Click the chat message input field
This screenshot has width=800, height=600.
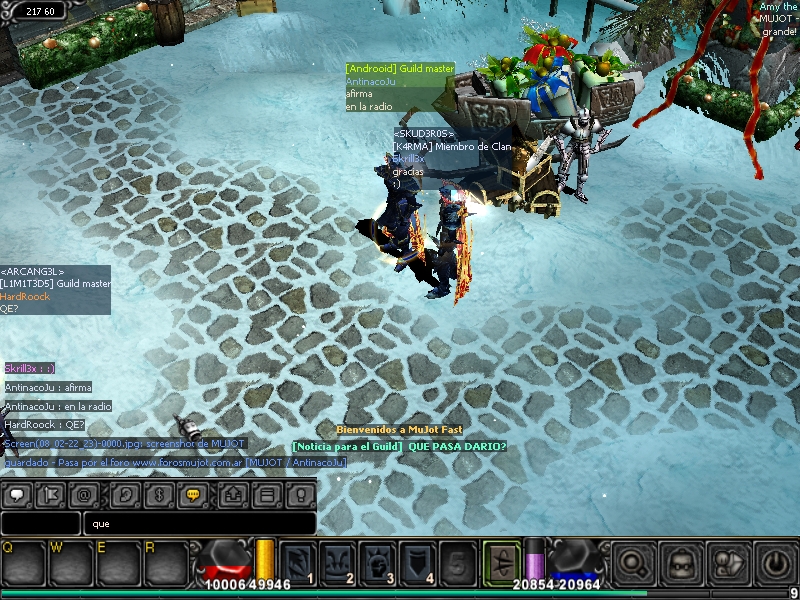[200, 523]
